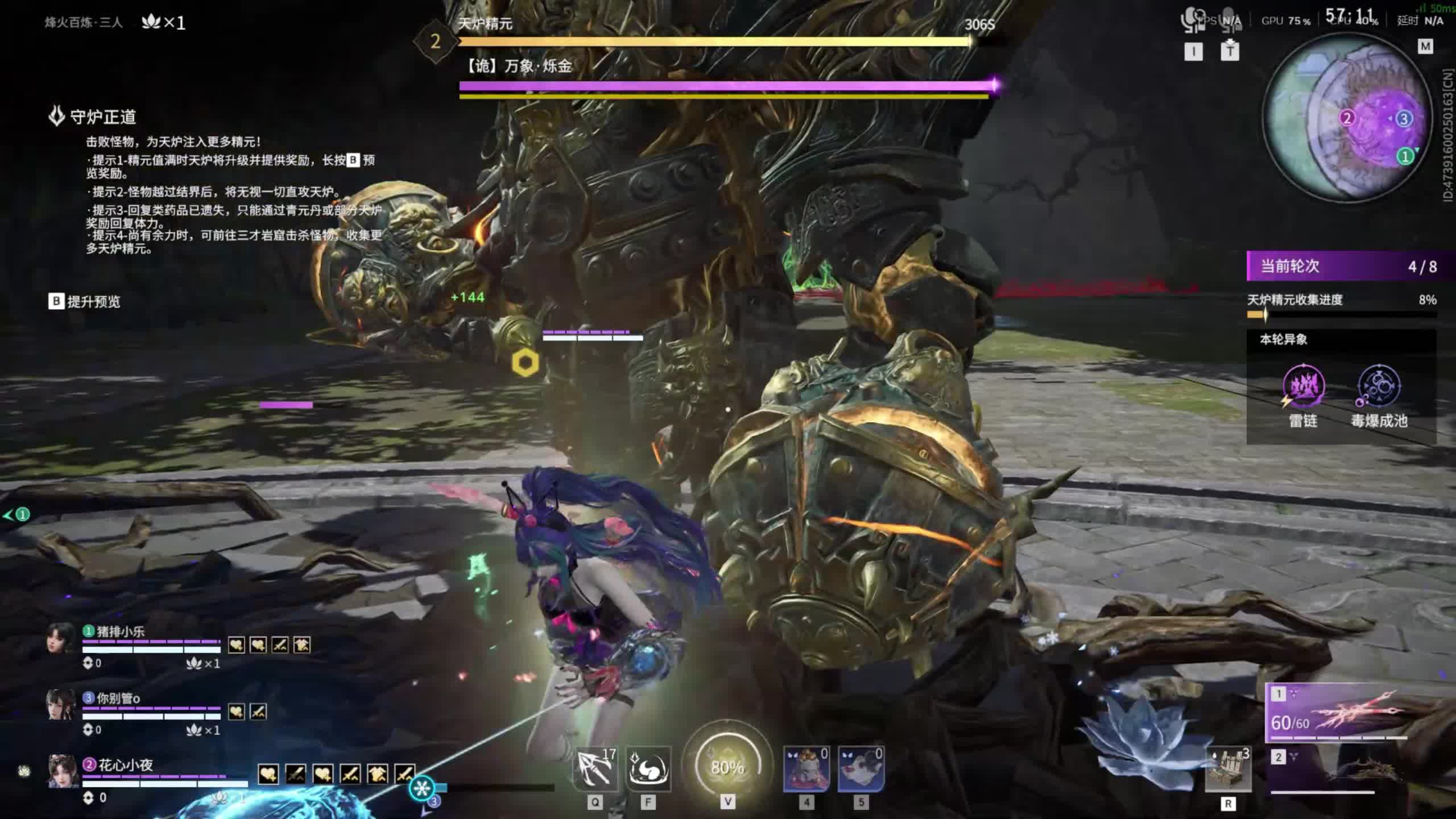Activate the swirl skill icon
Screen dimensions: 1456x819
(648, 769)
